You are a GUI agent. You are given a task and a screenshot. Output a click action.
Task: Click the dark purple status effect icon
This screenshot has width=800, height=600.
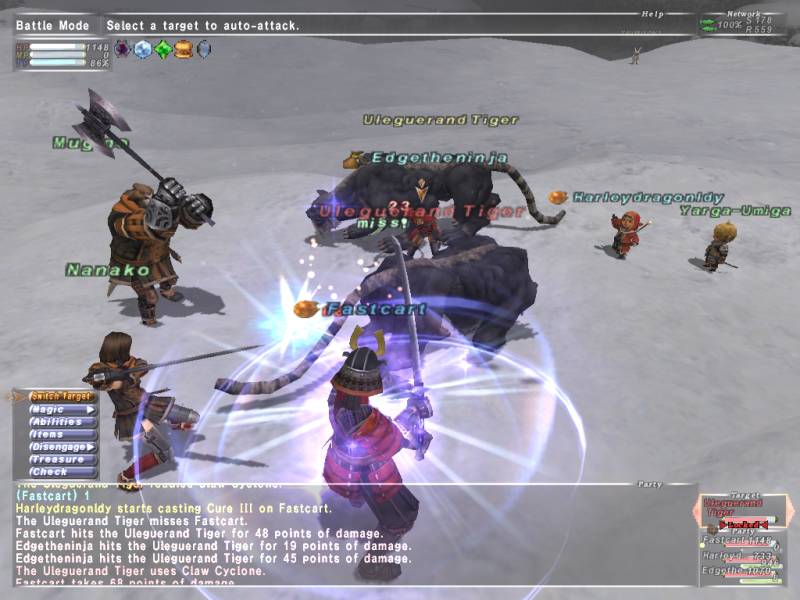[x=123, y=49]
